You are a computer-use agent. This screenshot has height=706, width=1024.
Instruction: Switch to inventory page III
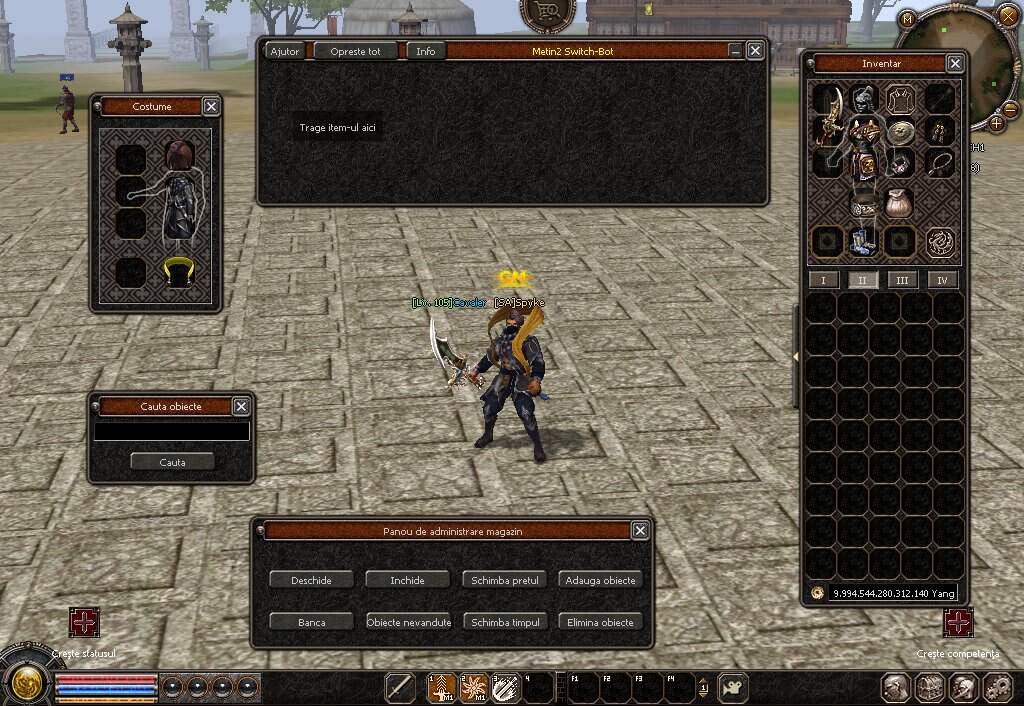(902, 280)
